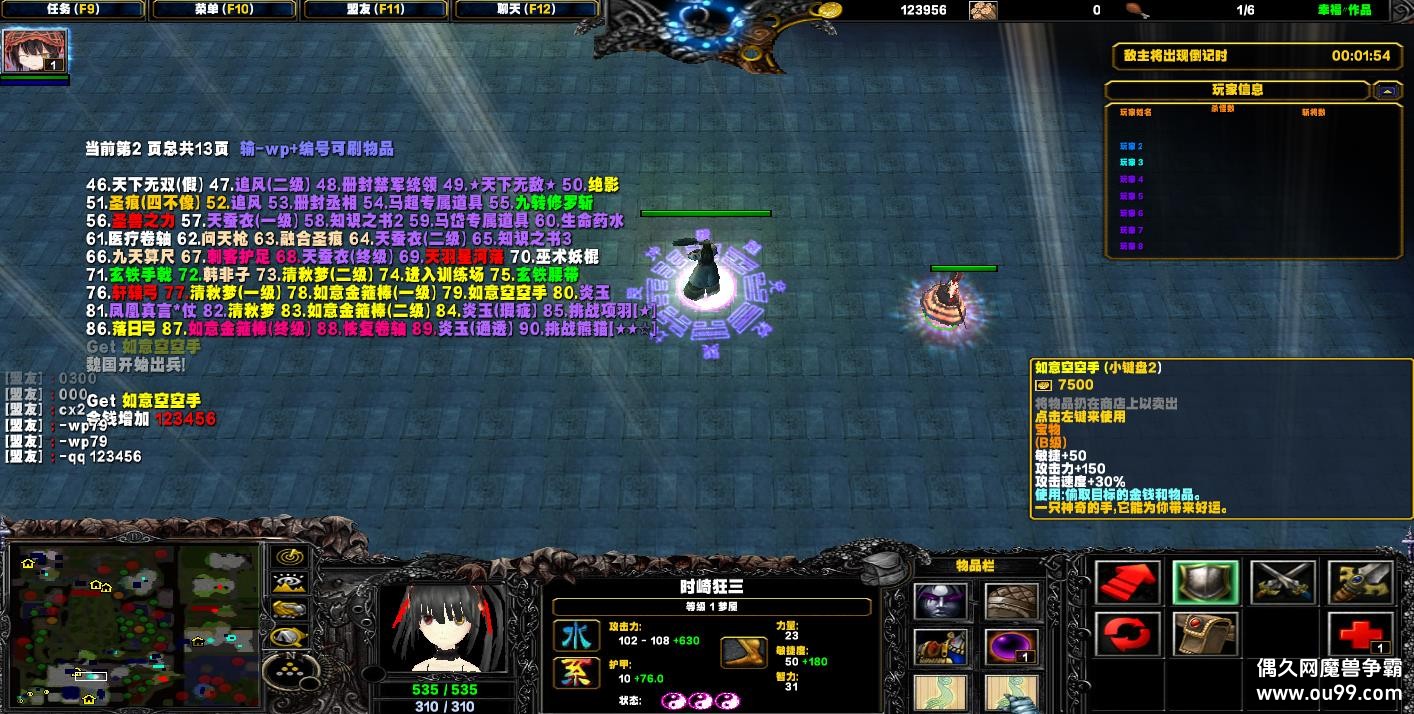Toggle the minimap ally color mode button
This screenshot has height=714, width=1414.
coord(291,609)
